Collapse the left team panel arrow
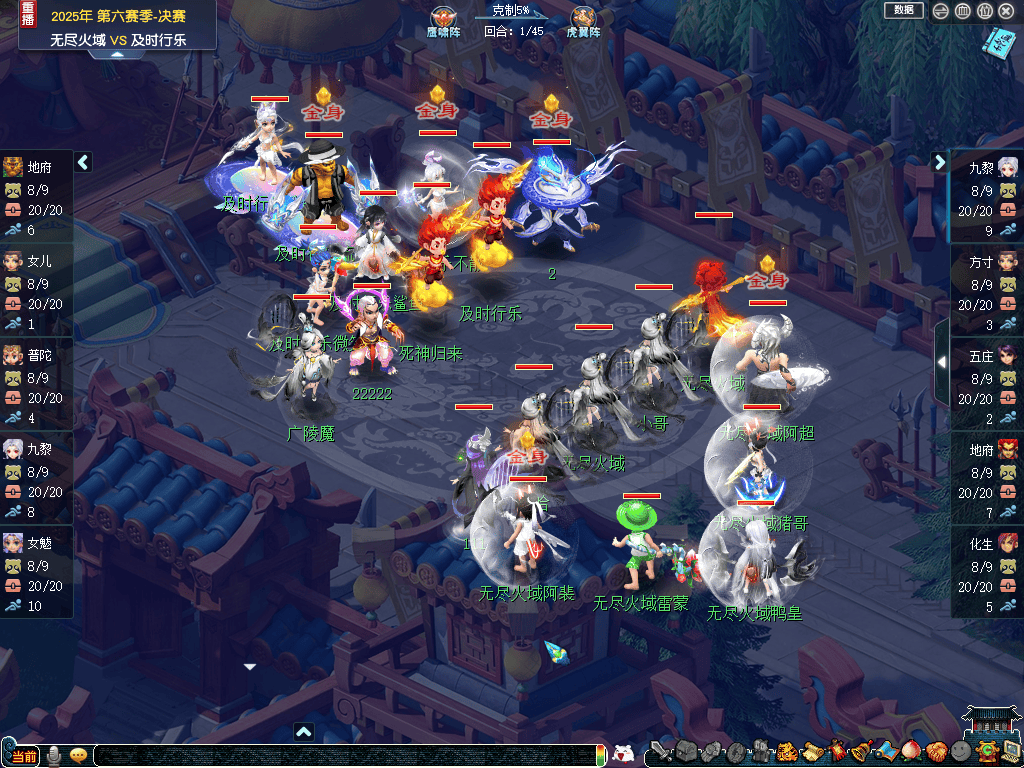This screenshot has height=768, width=1024. coord(84,162)
